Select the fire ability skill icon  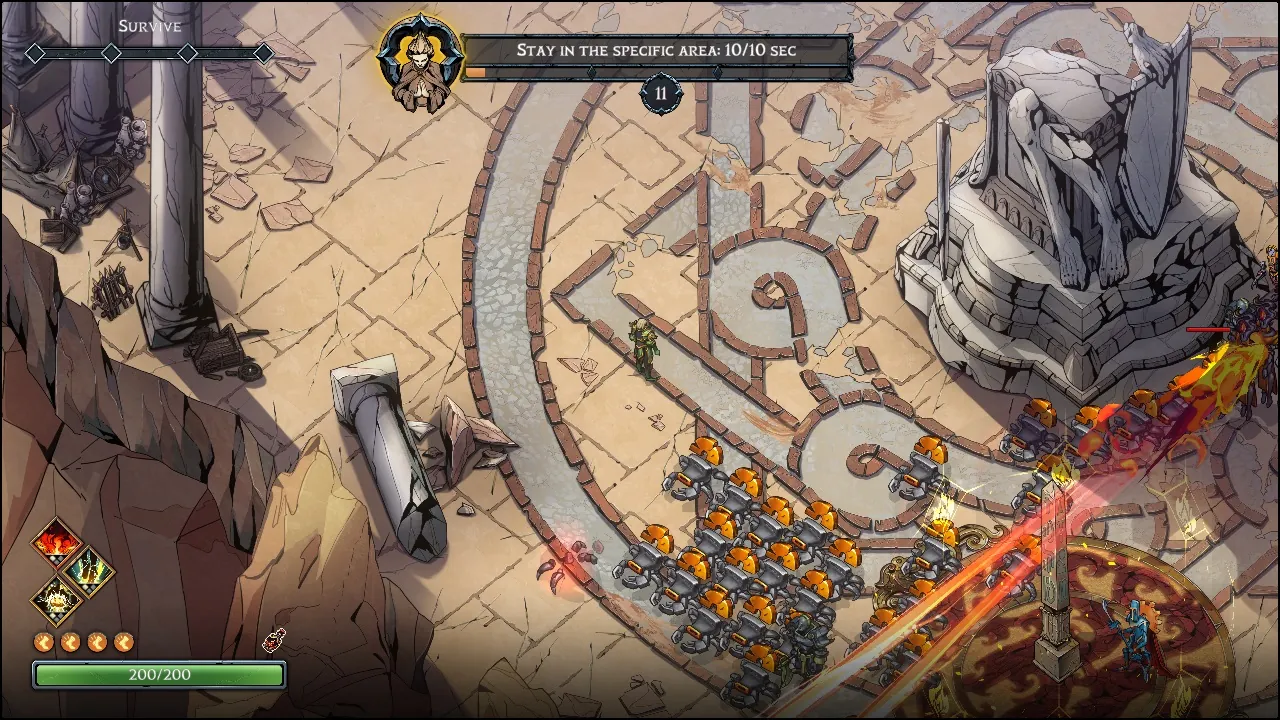click(x=55, y=542)
